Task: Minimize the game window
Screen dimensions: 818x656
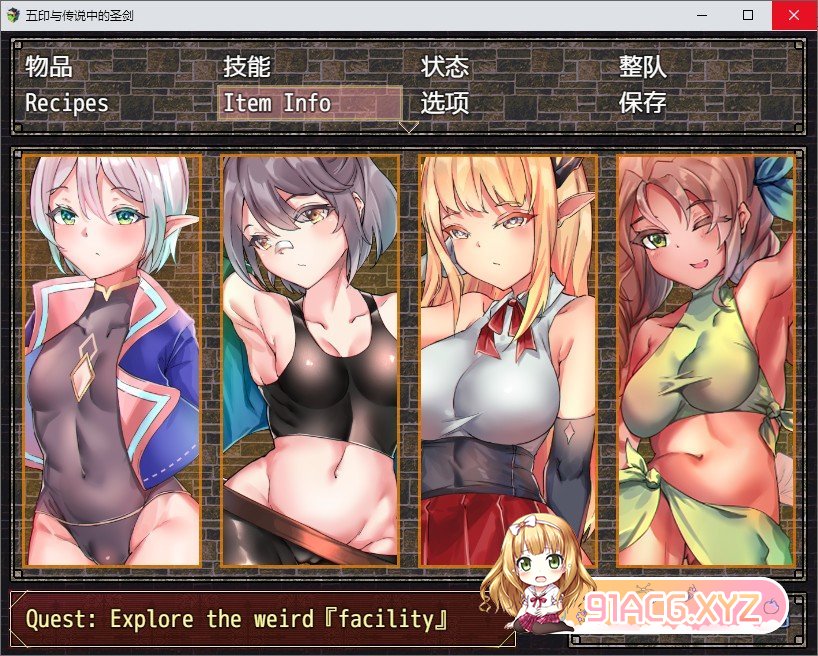Action: (702, 15)
